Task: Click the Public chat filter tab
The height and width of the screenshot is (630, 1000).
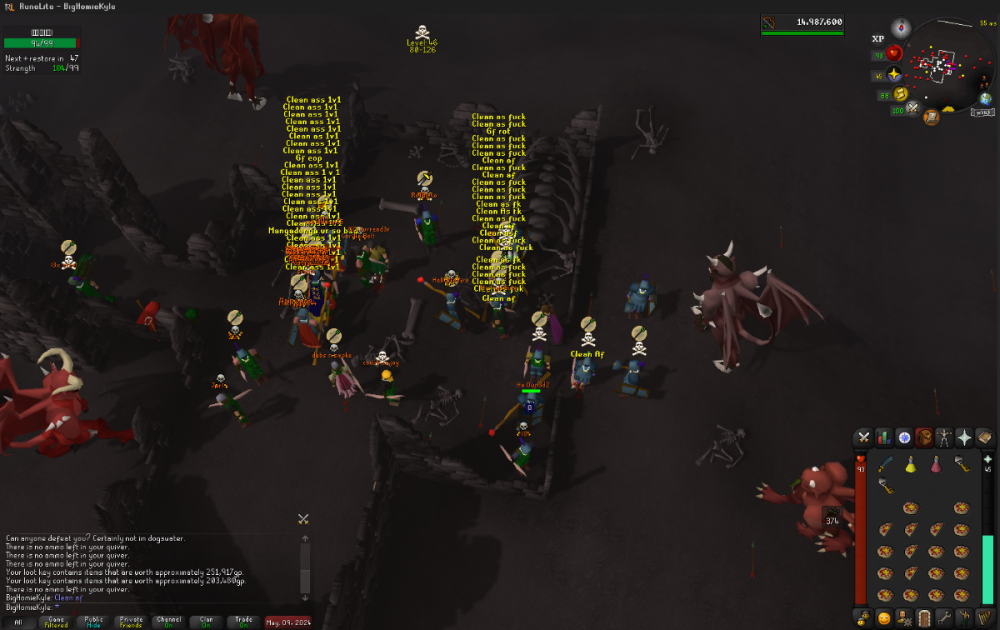Action: coord(93,621)
